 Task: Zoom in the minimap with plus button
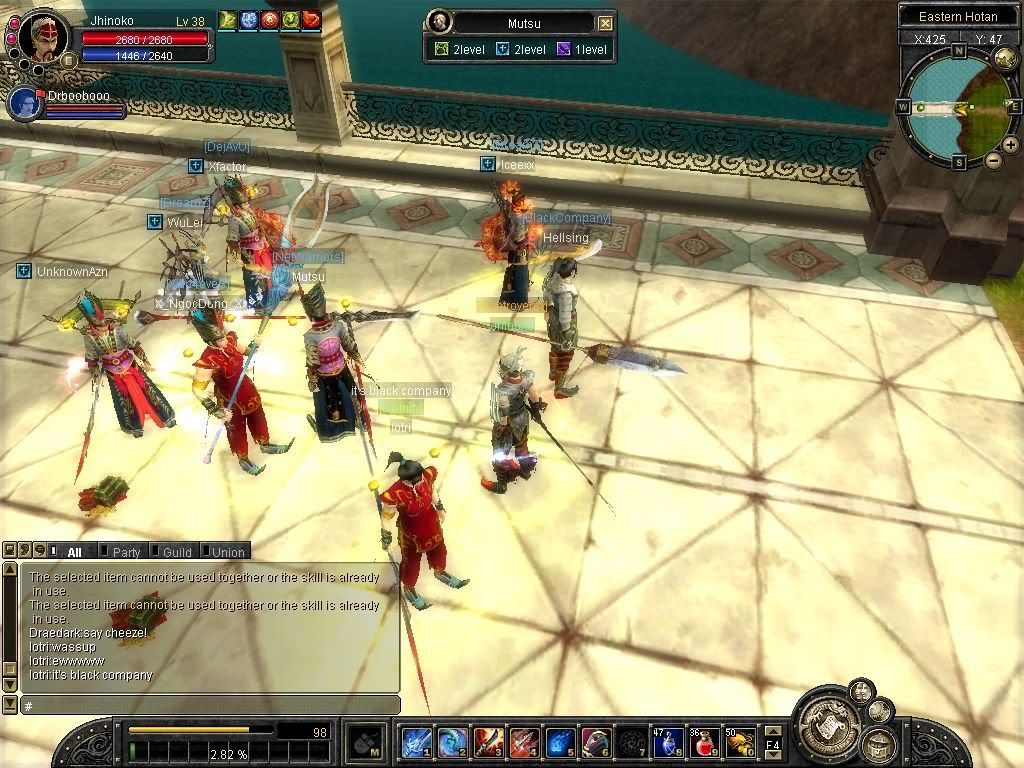1010,145
